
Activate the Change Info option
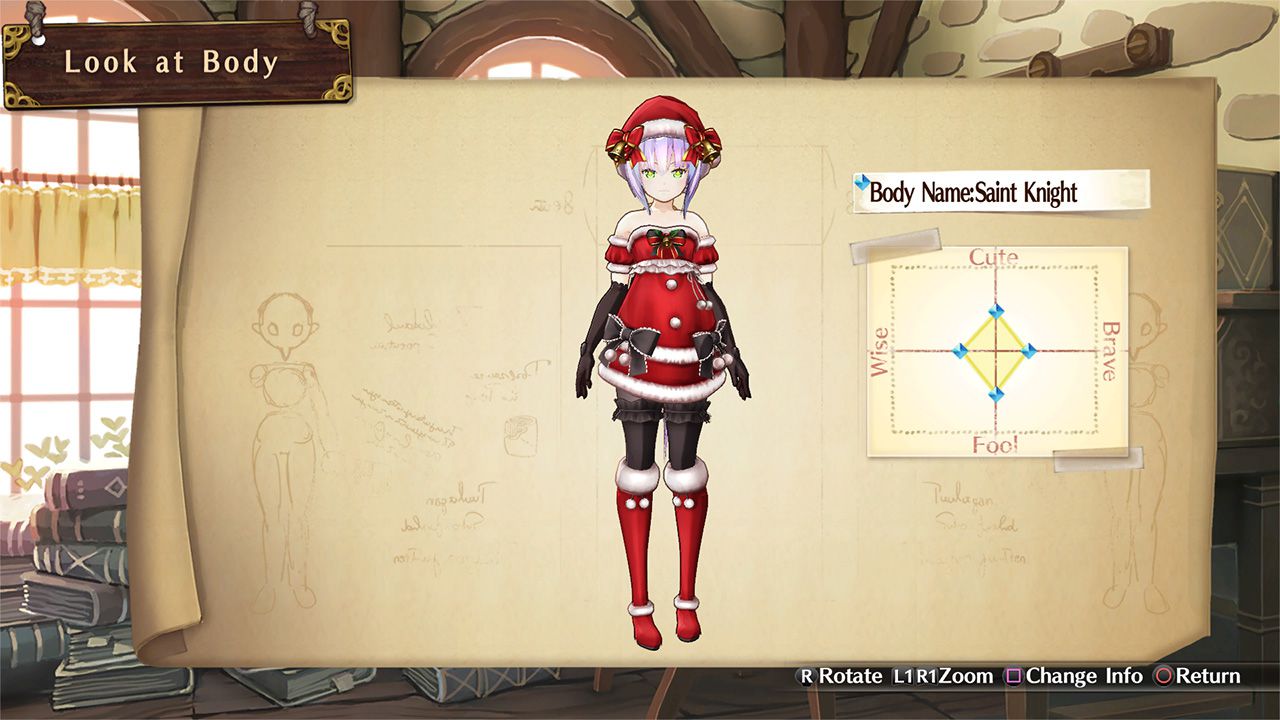[1082, 677]
